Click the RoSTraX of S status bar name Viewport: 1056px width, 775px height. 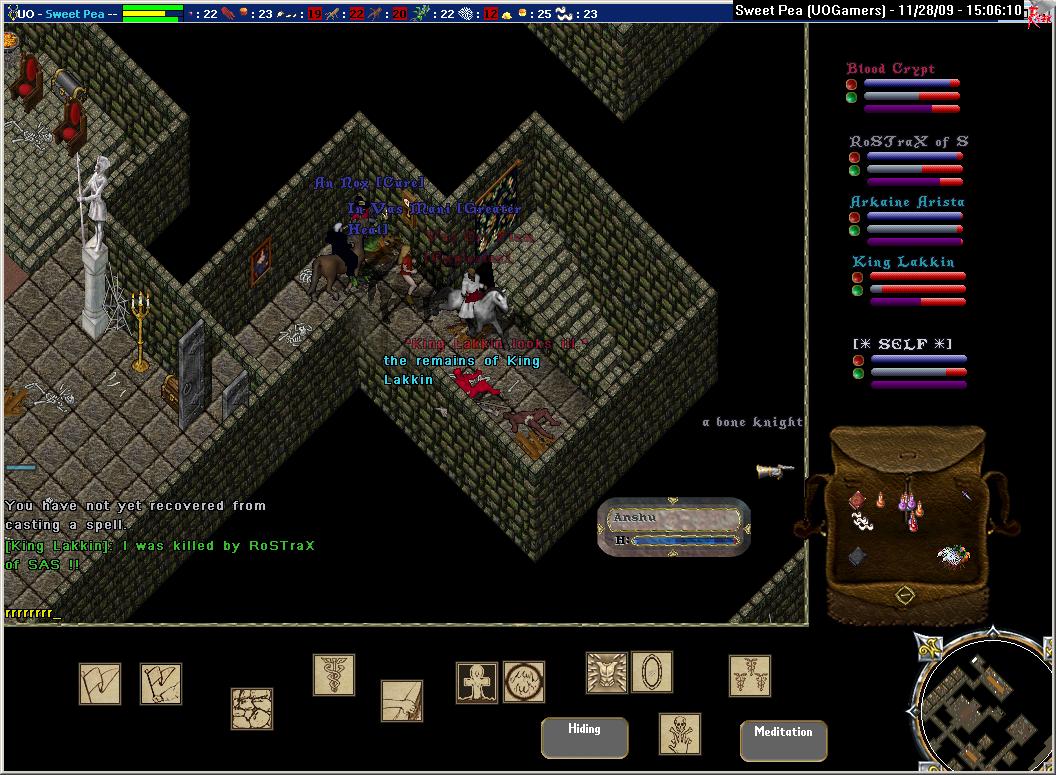908,142
